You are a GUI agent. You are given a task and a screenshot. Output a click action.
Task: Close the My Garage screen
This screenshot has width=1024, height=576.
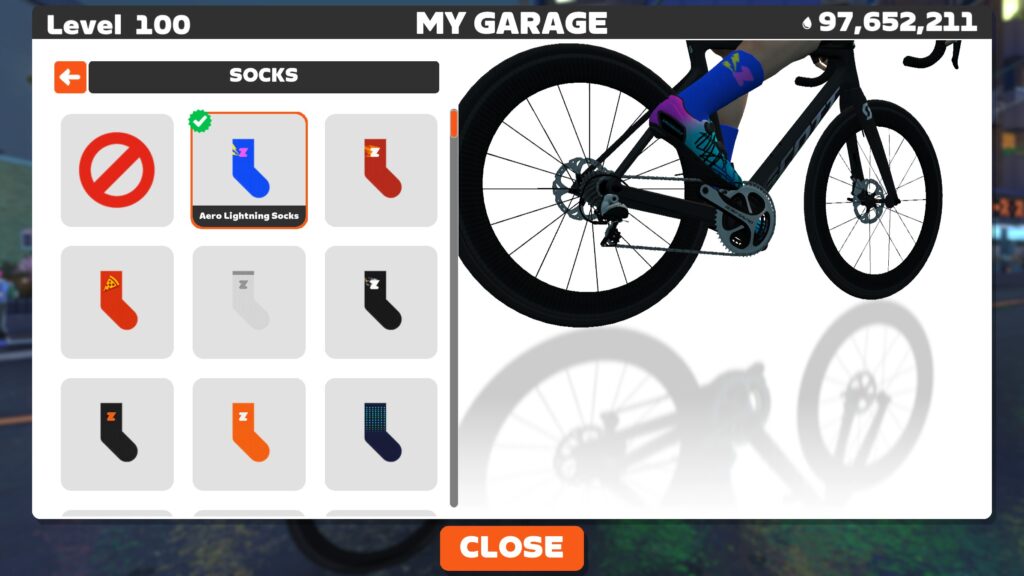511,548
